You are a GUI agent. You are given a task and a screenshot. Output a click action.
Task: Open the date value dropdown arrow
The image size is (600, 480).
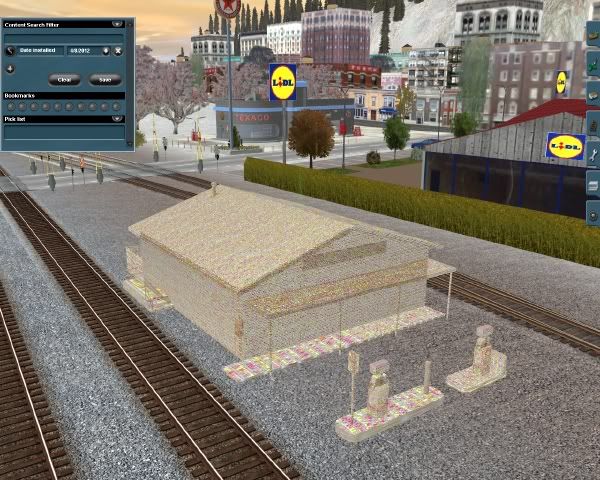coord(106,50)
